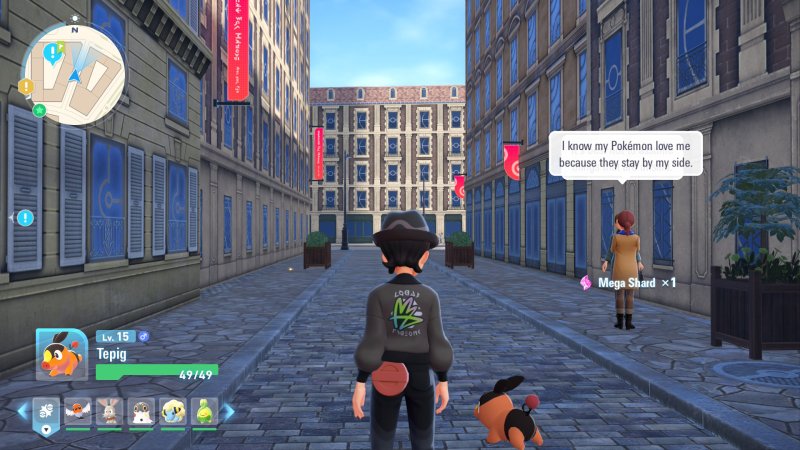Click the right arrow of party bar

(228, 411)
